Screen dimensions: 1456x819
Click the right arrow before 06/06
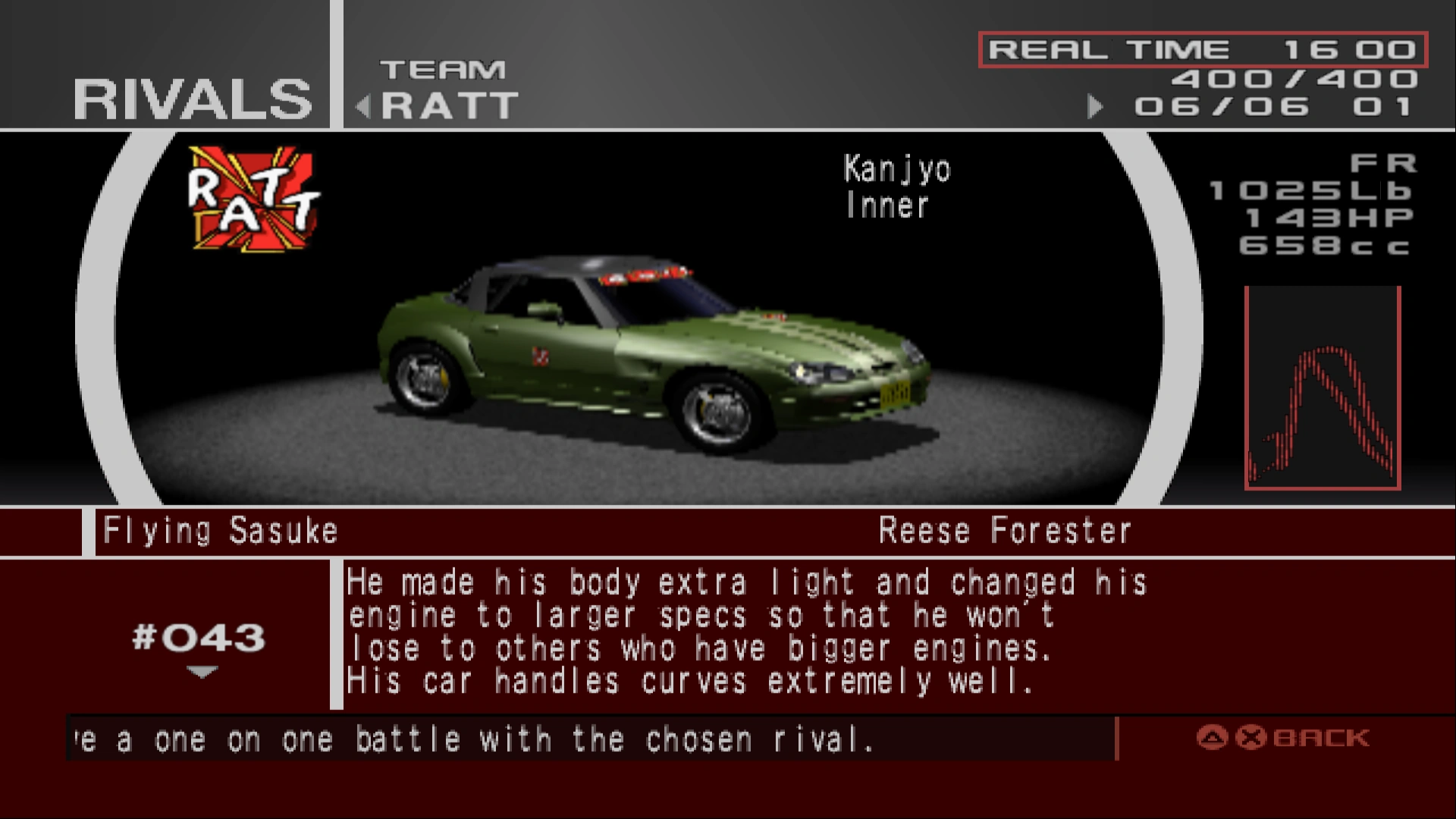click(x=1094, y=107)
